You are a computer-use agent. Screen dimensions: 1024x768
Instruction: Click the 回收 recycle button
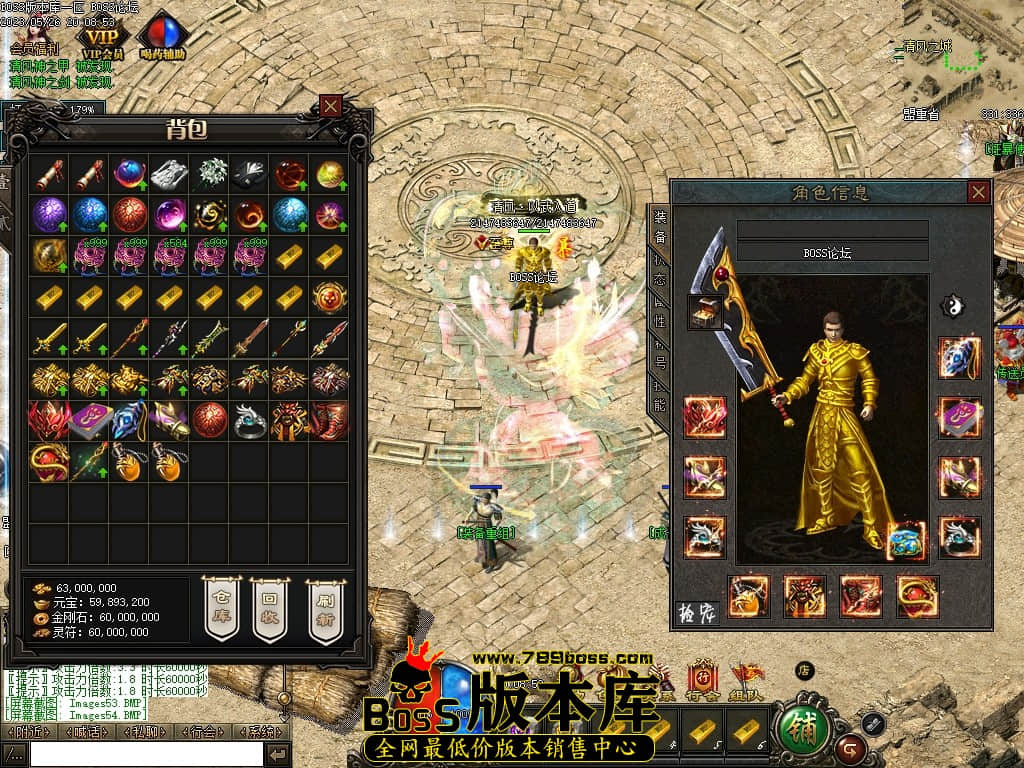click(269, 607)
